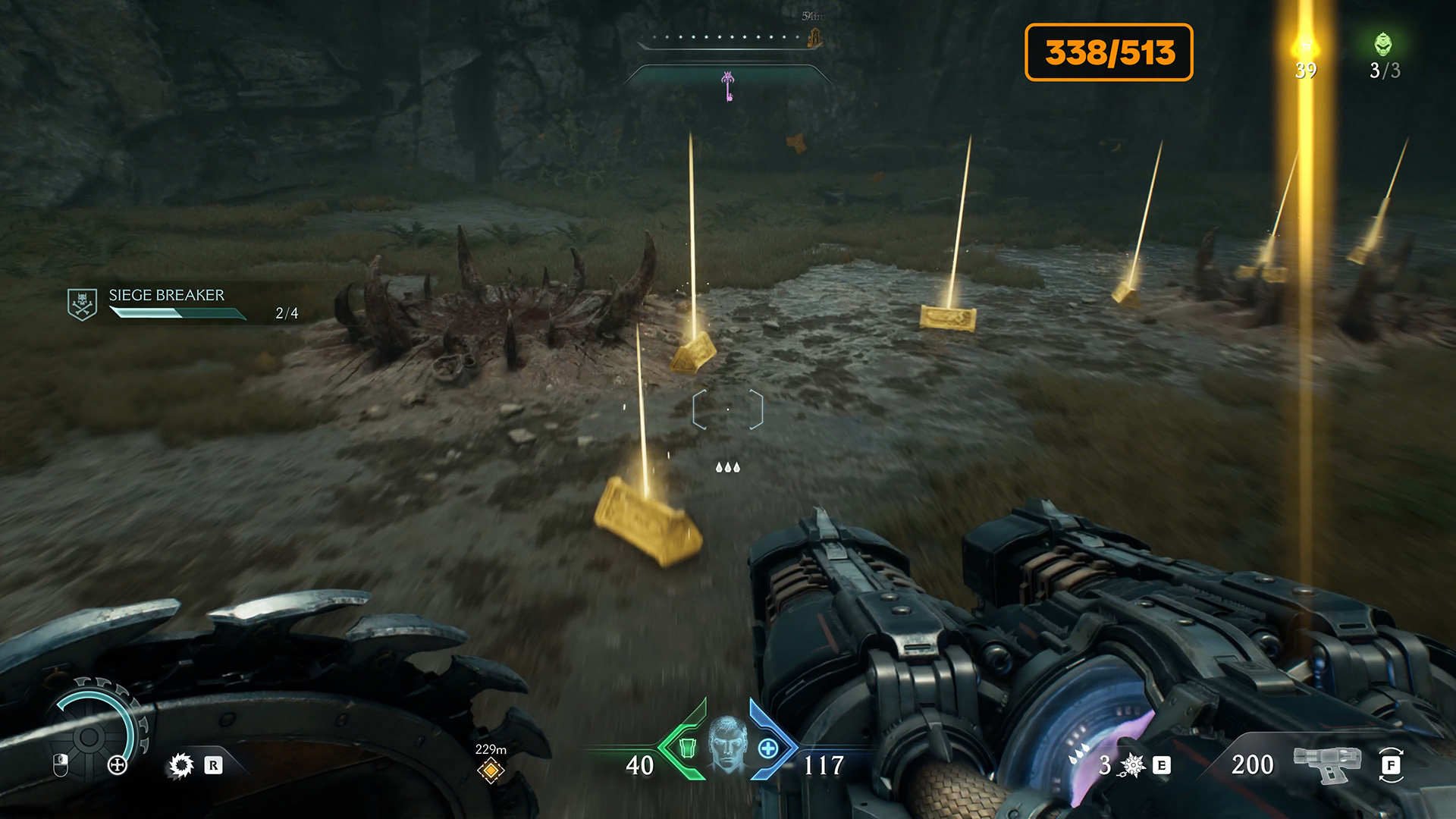1456x819 pixels.
Task: Click the orange 338/513 counter overlay
Action: 1109,52
